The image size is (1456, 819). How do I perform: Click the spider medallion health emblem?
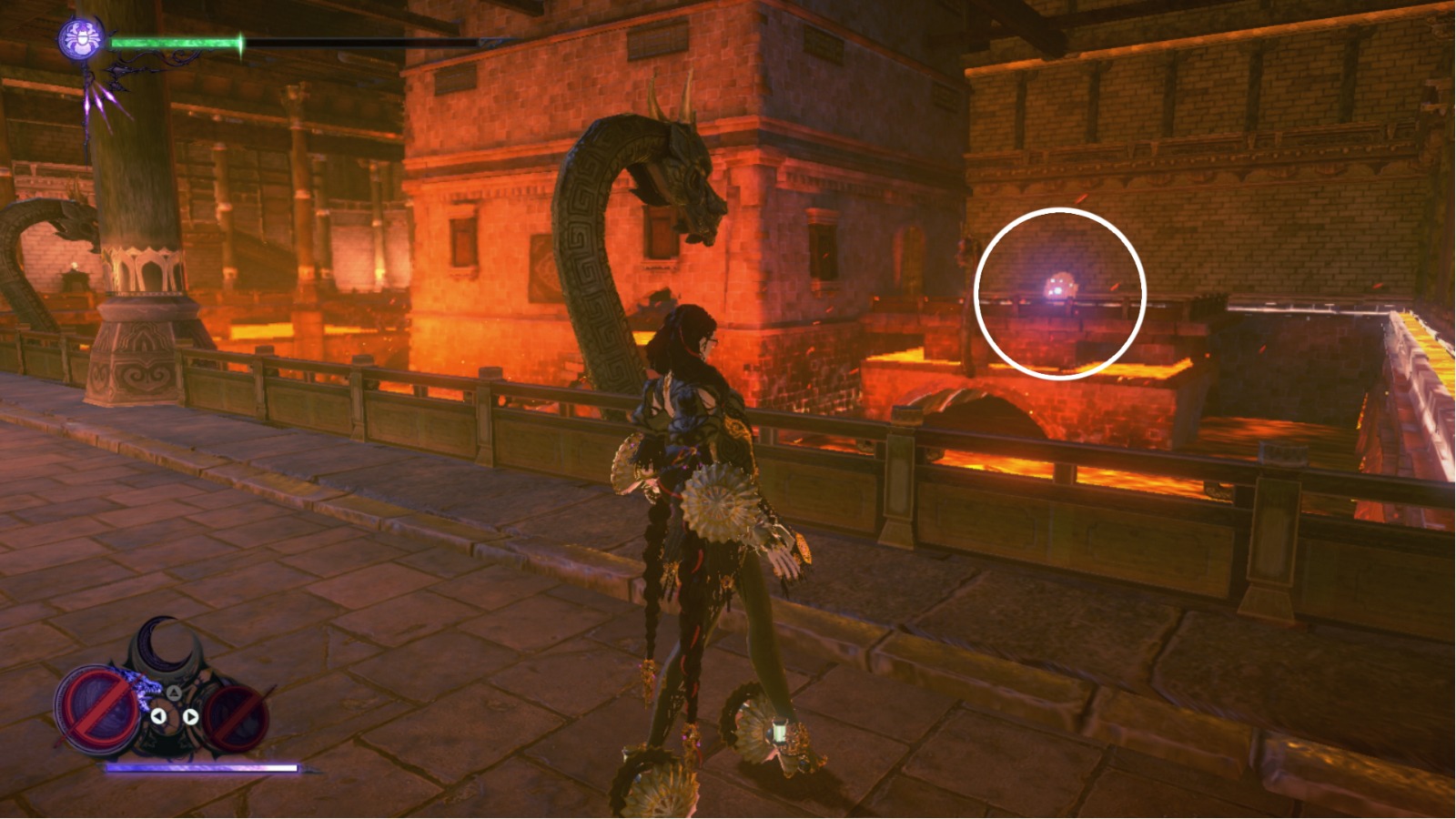tap(80, 38)
